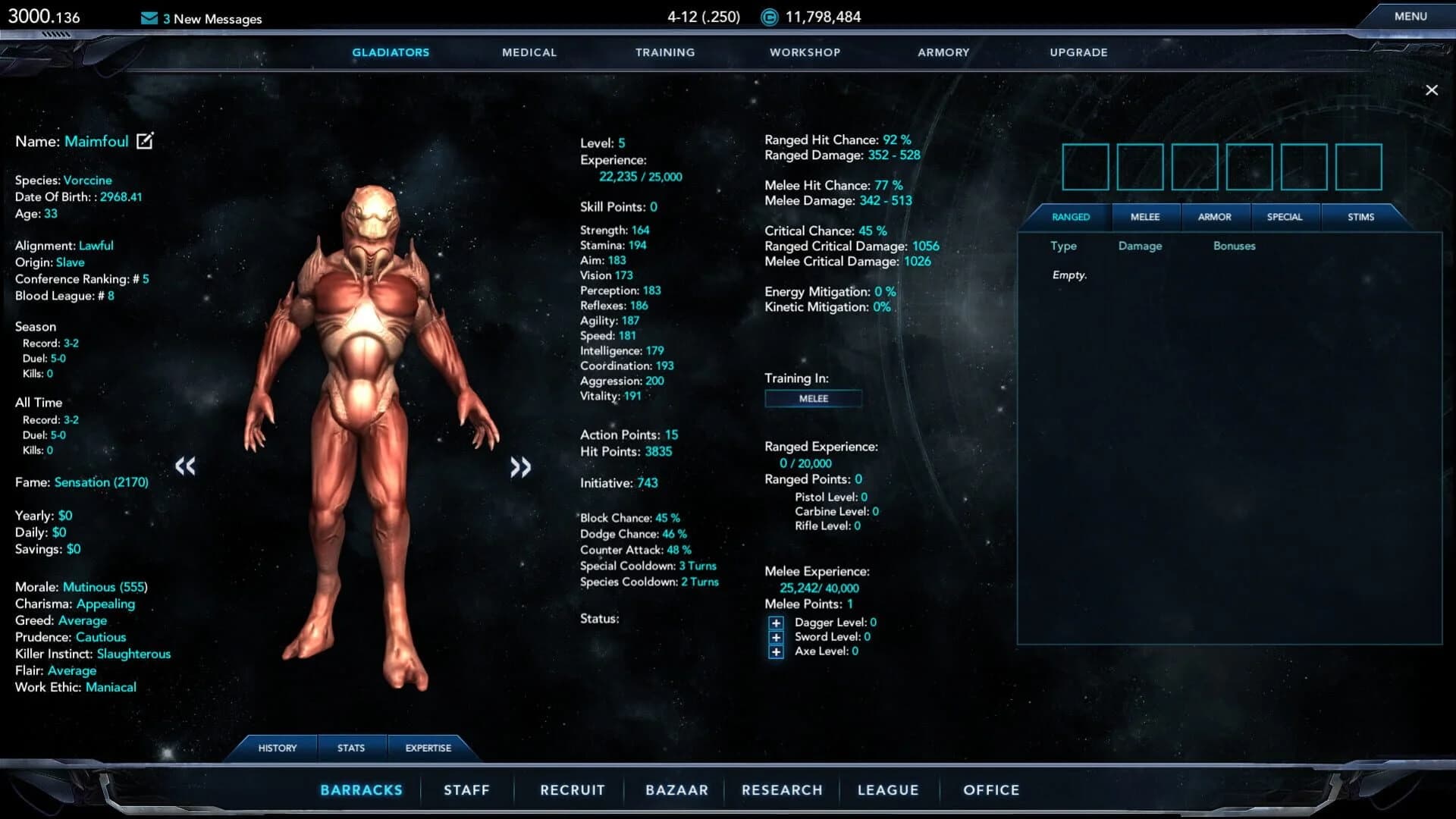1456x819 pixels.
Task: Go to the RECRUIT screen
Action: 572,789
